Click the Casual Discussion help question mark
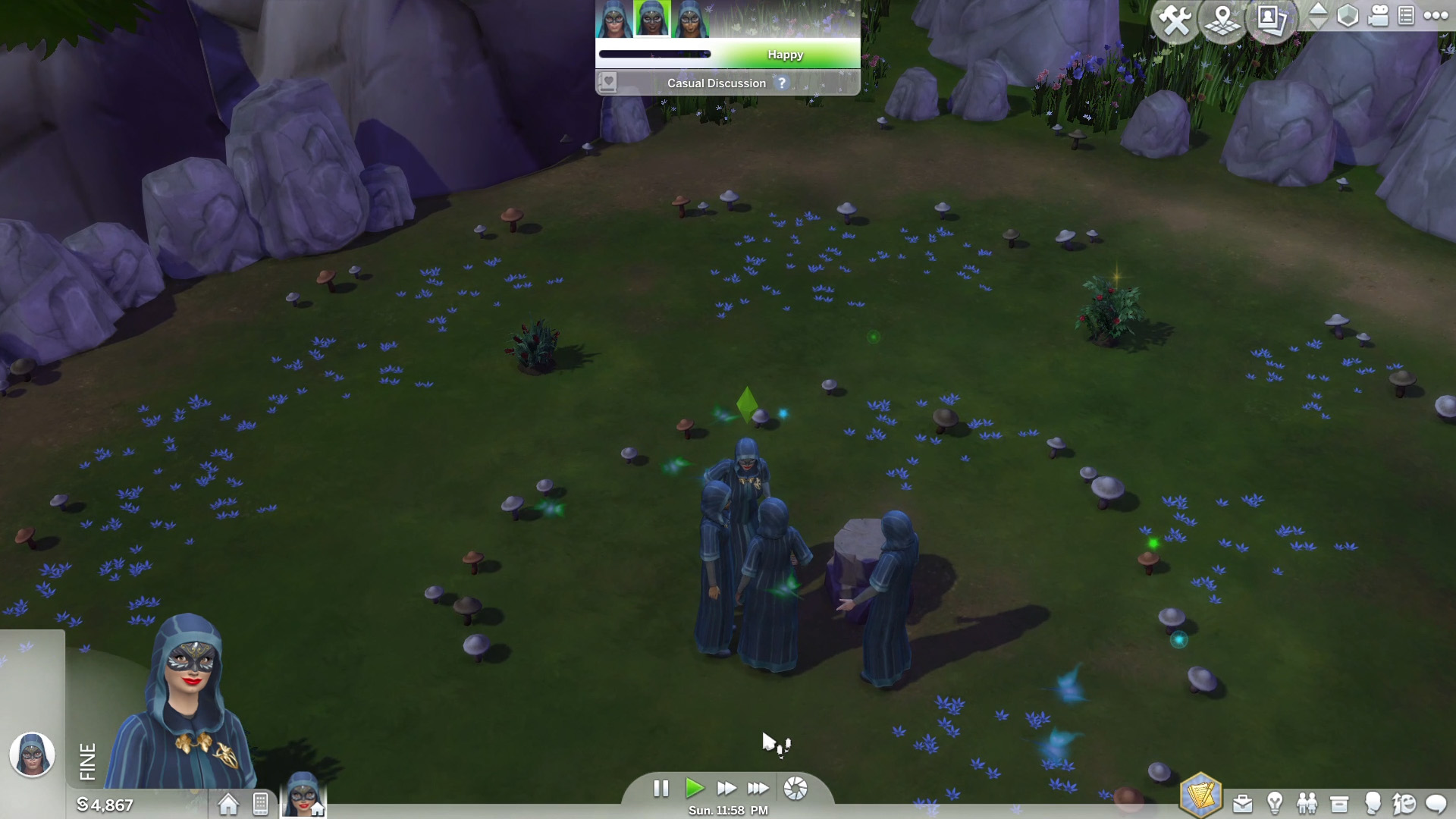 [x=782, y=83]
